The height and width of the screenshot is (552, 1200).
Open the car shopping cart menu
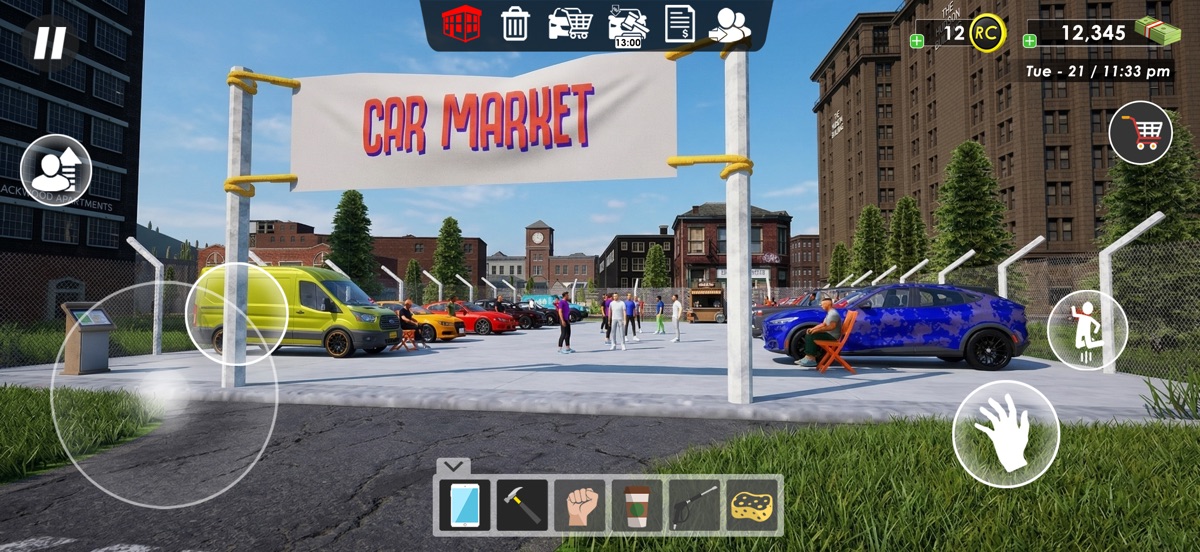click(570, 23)
